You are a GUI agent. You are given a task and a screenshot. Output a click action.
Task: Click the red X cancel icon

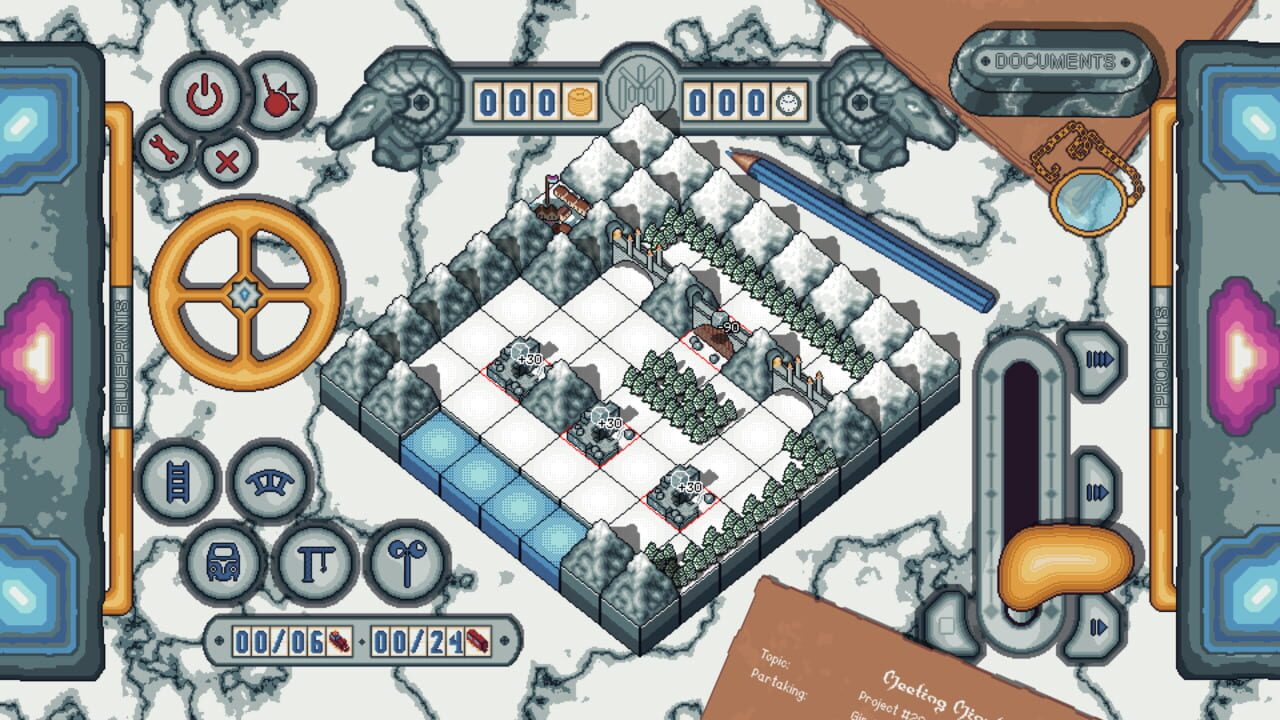pos(228,157)
